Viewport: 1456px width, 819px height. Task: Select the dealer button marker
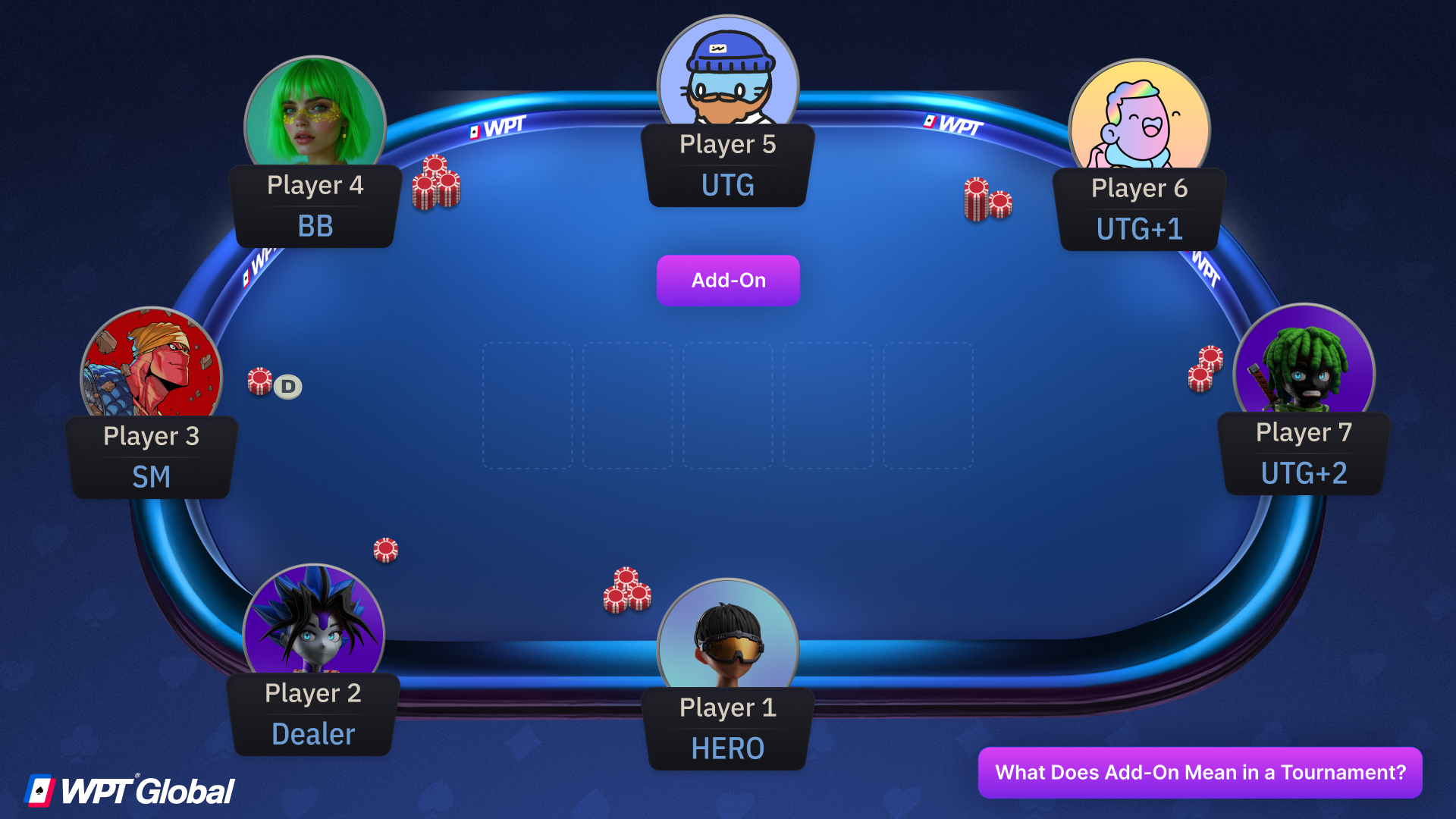[x=288, y=386]
